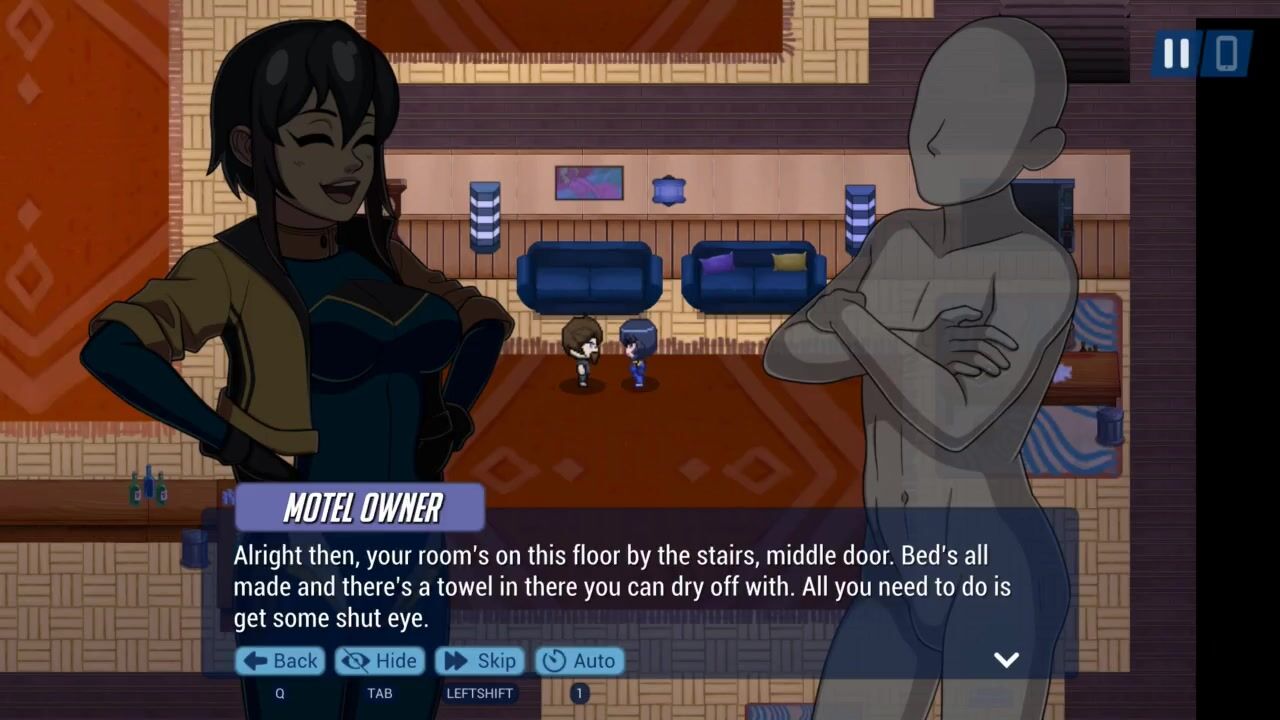The height and width of the screenshot is (720, 1280).
Task: Hide the dialogue box
Action: pos(380,661)
